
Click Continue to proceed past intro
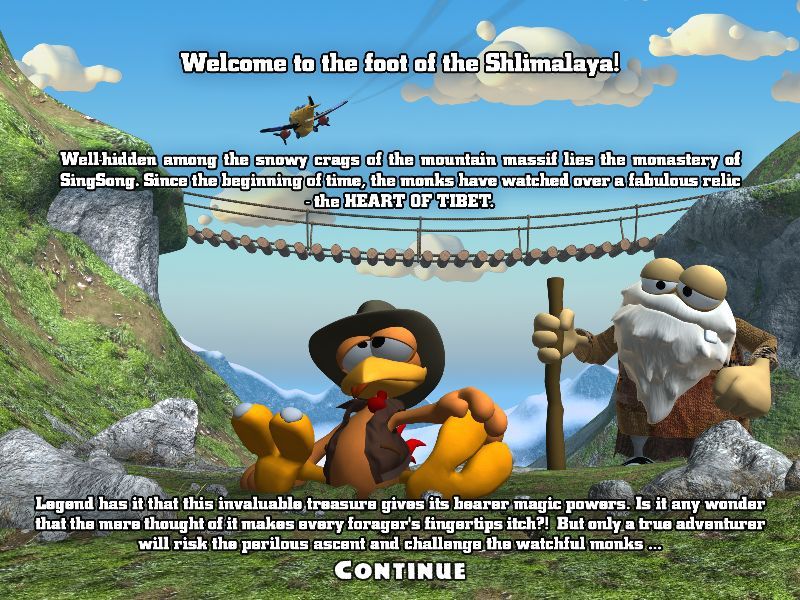[400, 571]
